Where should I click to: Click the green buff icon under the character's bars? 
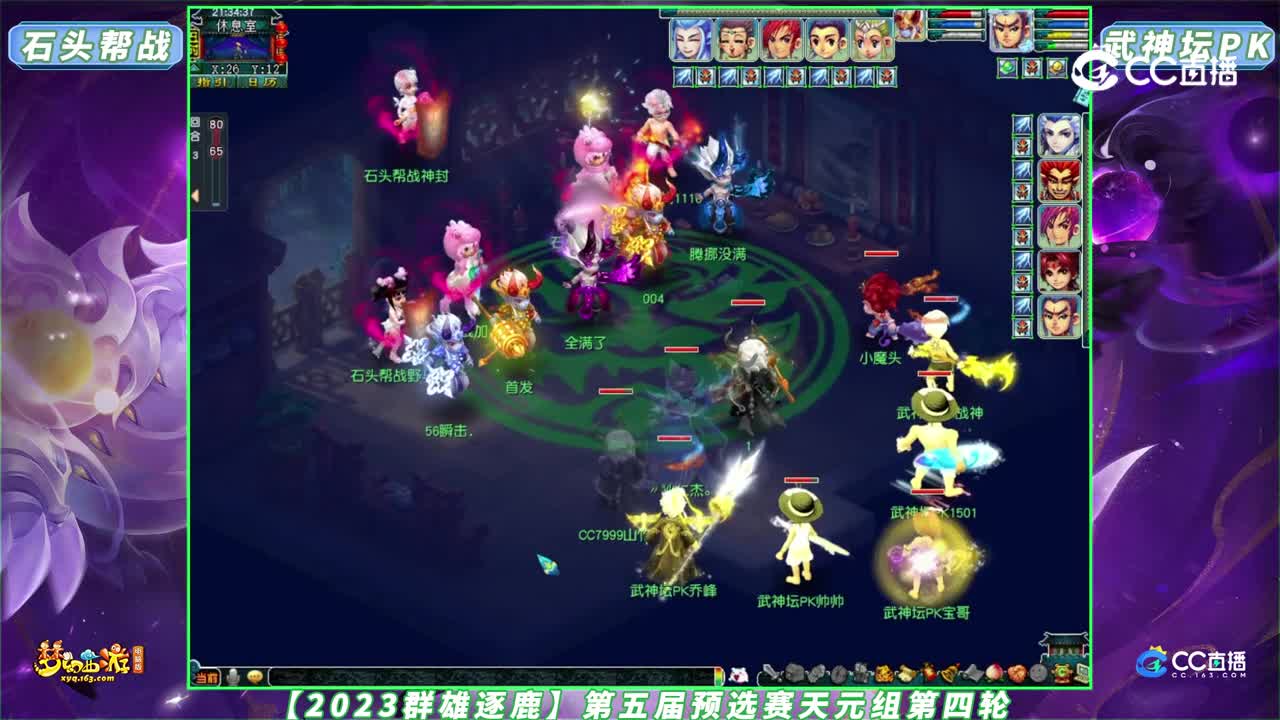point(1009,69)
